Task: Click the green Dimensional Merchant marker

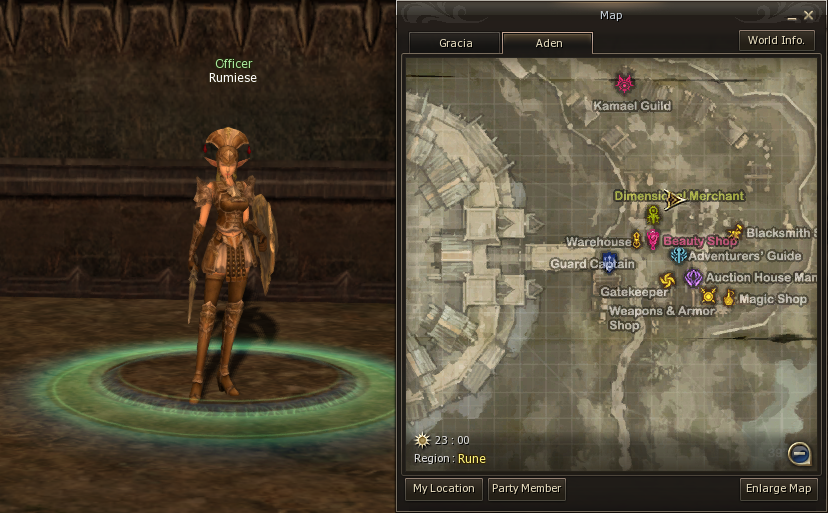Action: [x=653, y=214]
